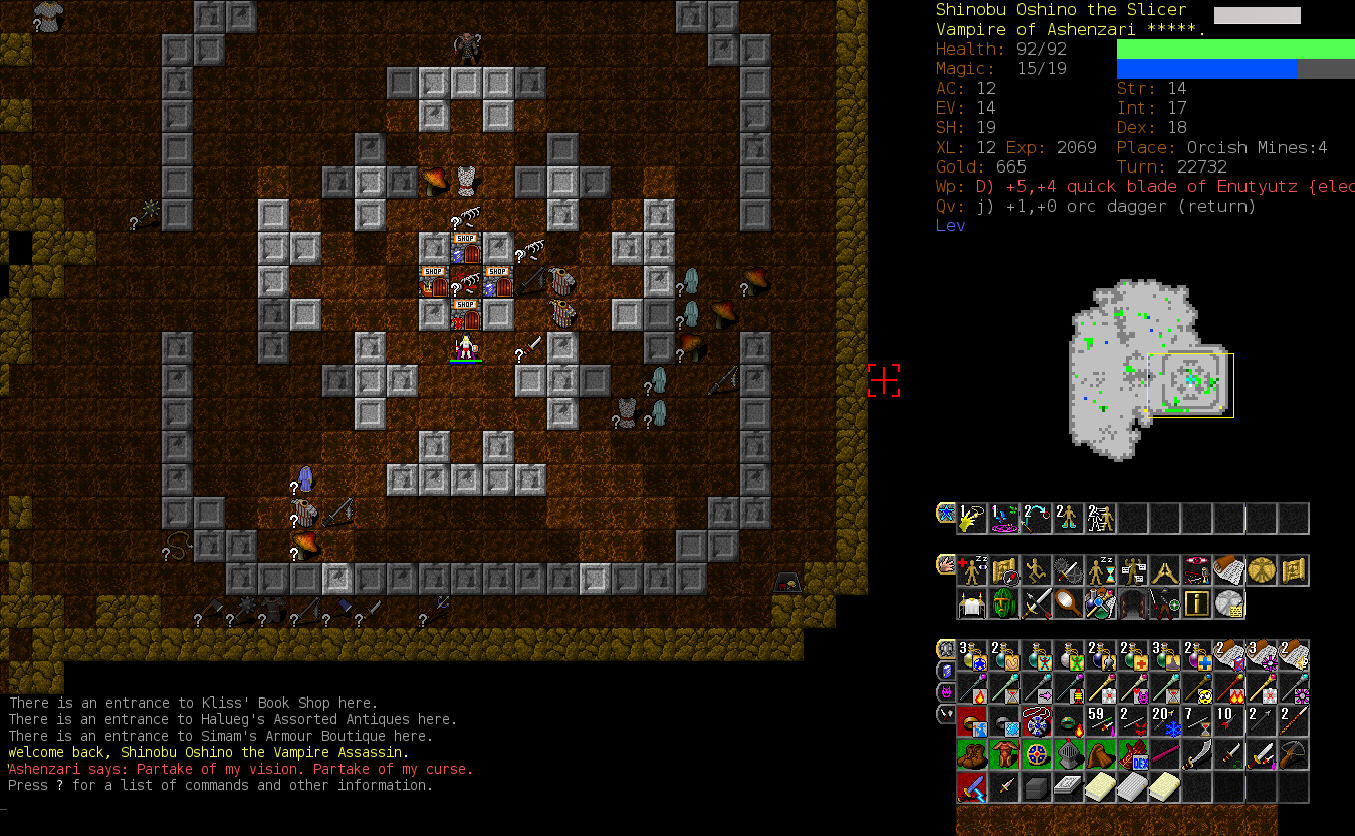Choose the crossed sword and bow command
The width and height of the screenshot is (1355, 836).
point(1036,604)
